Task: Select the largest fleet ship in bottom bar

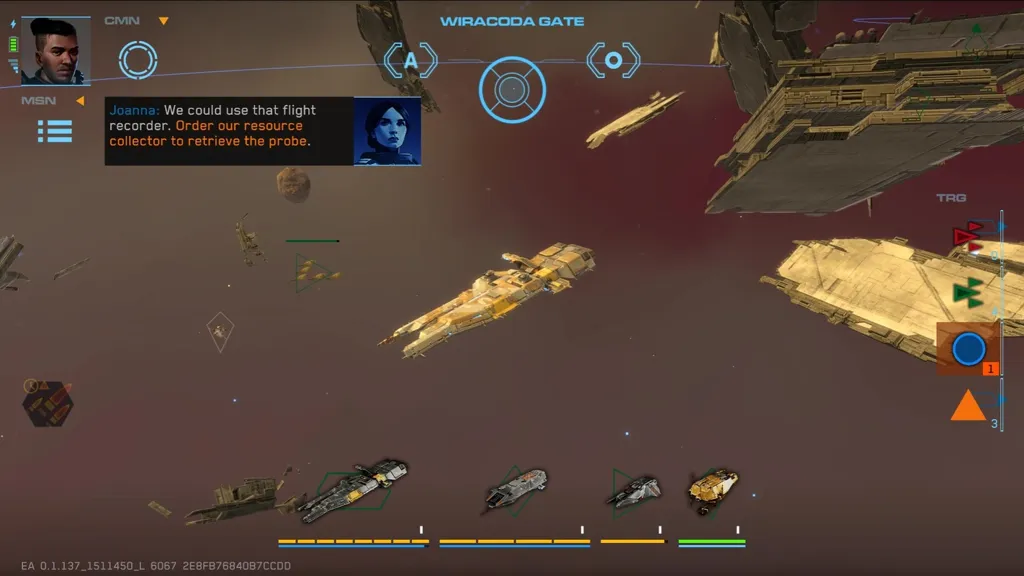Action: tap(355, 489)
